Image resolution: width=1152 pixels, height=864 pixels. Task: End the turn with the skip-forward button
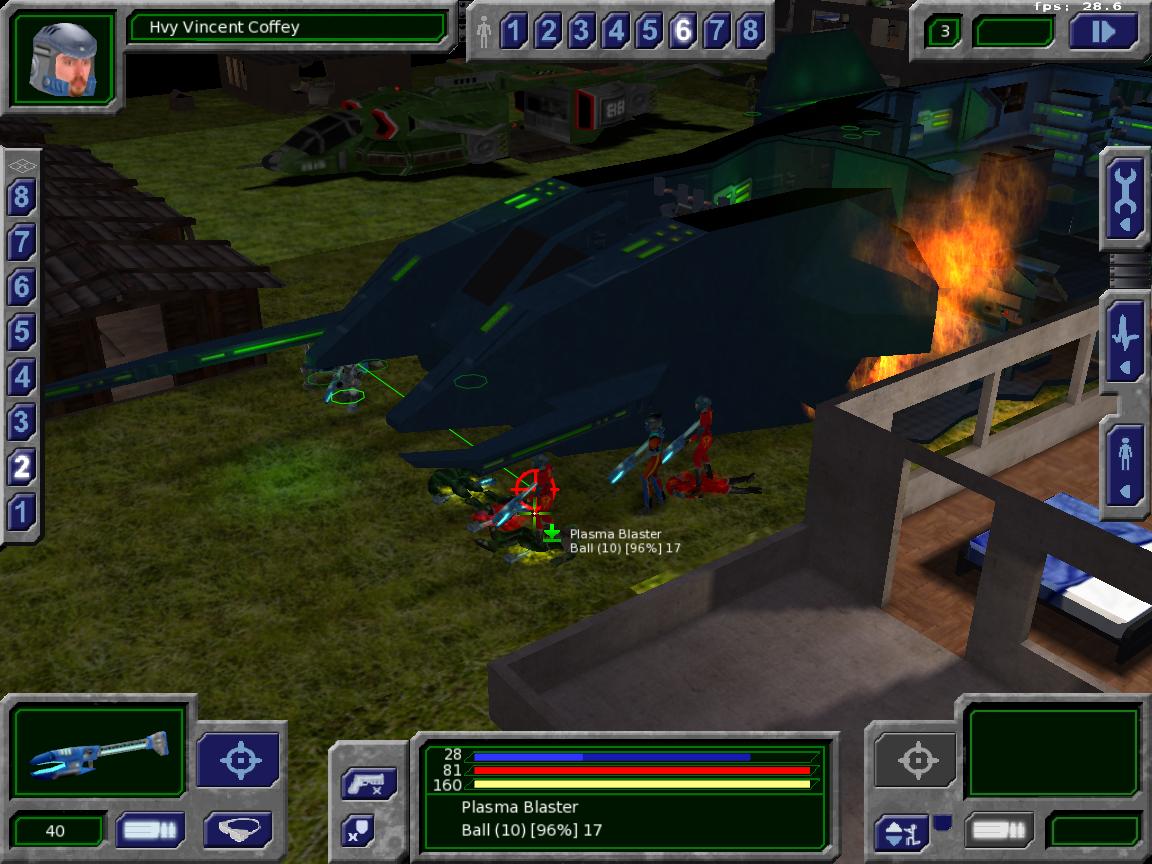1104,31
